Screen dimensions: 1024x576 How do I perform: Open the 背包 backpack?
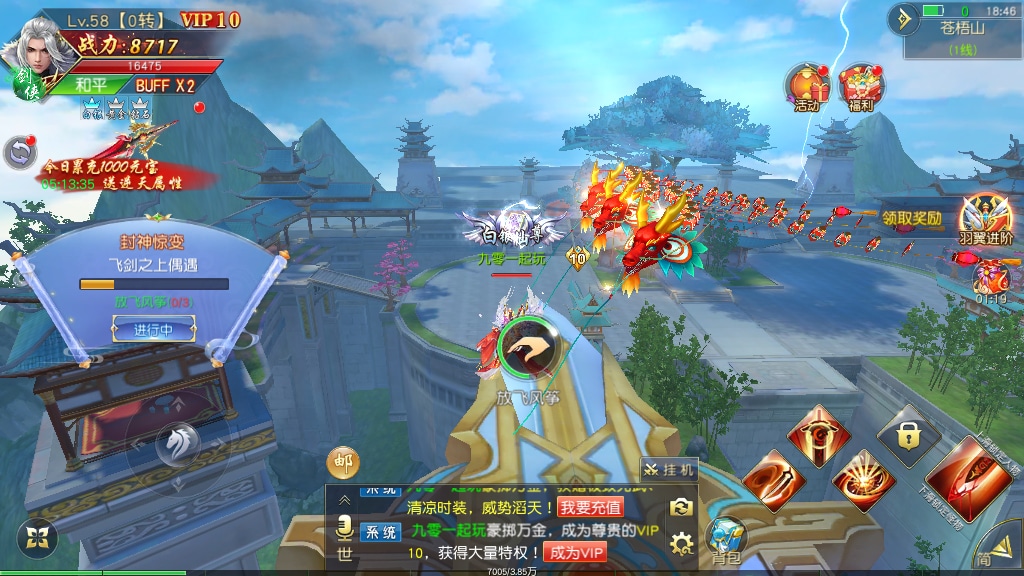(725, 541)
